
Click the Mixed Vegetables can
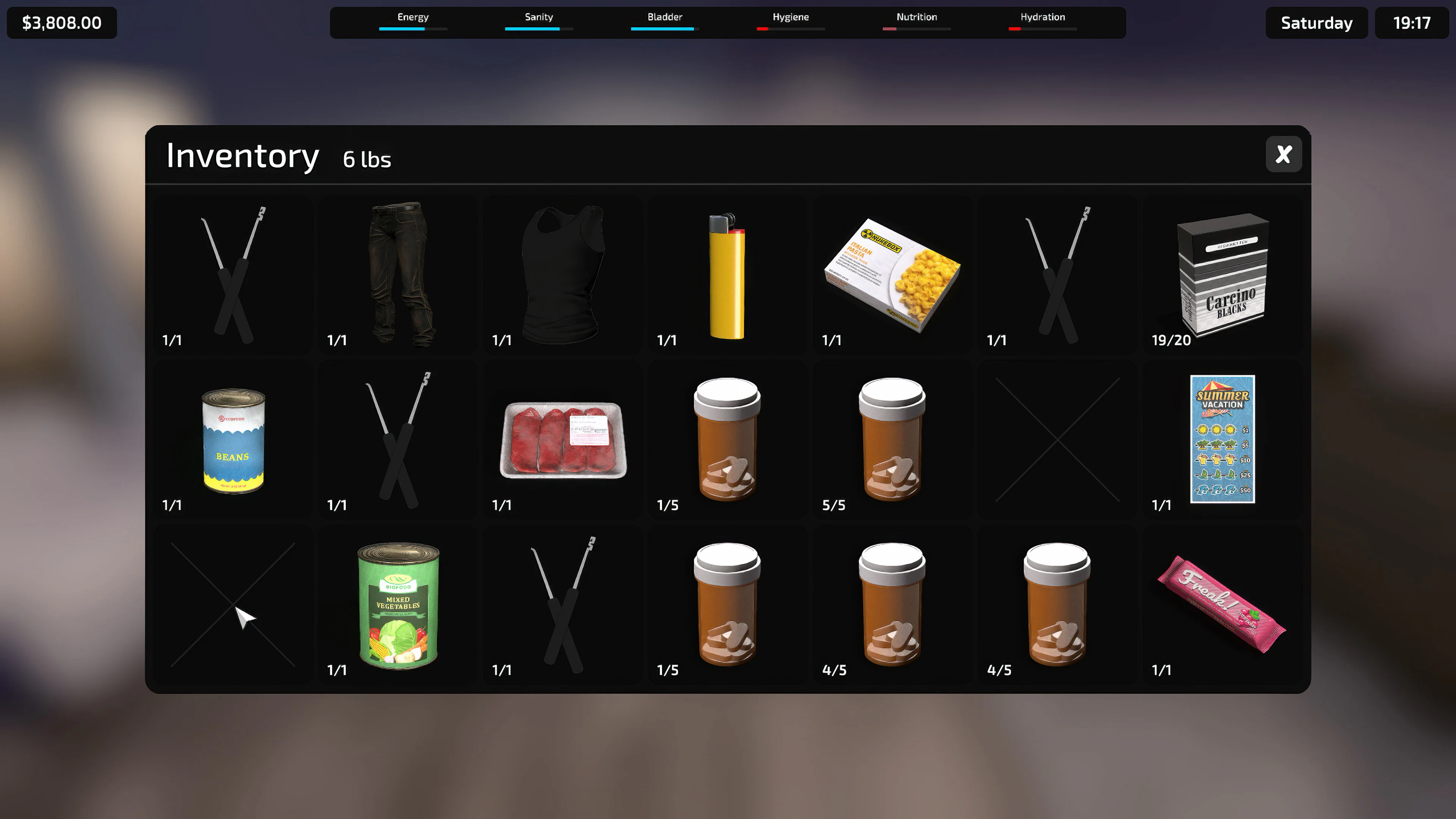[x=397, y=606]
